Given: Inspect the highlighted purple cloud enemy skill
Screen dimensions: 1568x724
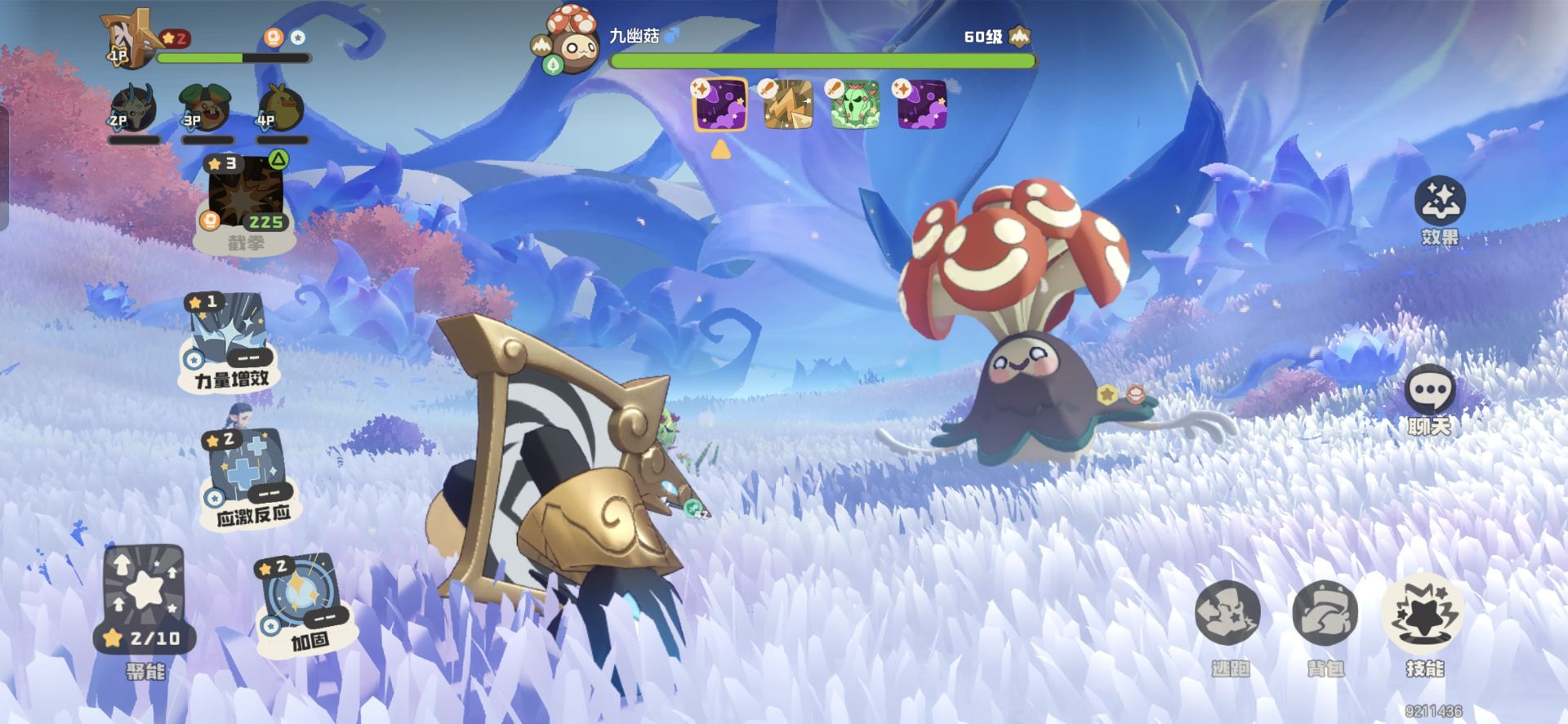Looking at the screenshot, I should click(720, 104).
